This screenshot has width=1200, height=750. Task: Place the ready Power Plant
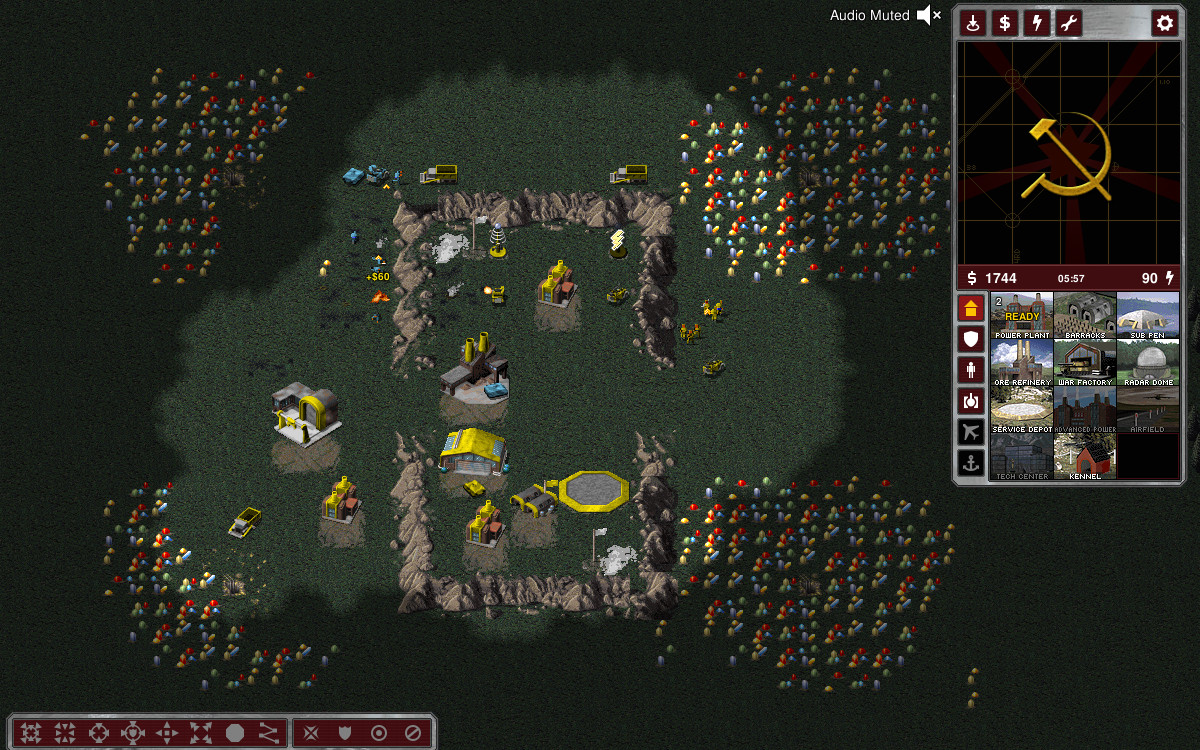pyautogui.click(x=1022, y=316)
